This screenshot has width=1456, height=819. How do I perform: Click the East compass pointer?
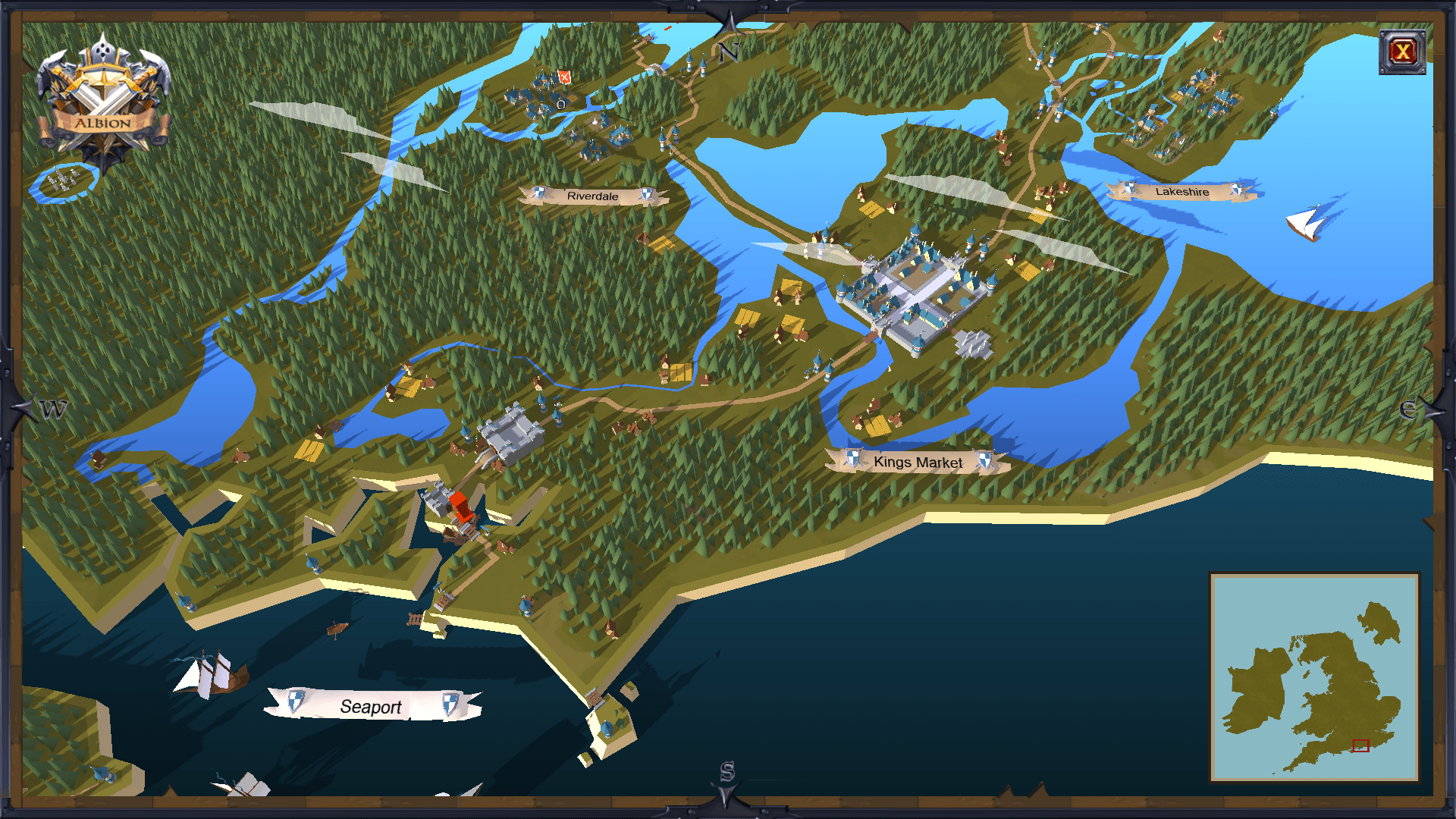tap(1408, 409)
